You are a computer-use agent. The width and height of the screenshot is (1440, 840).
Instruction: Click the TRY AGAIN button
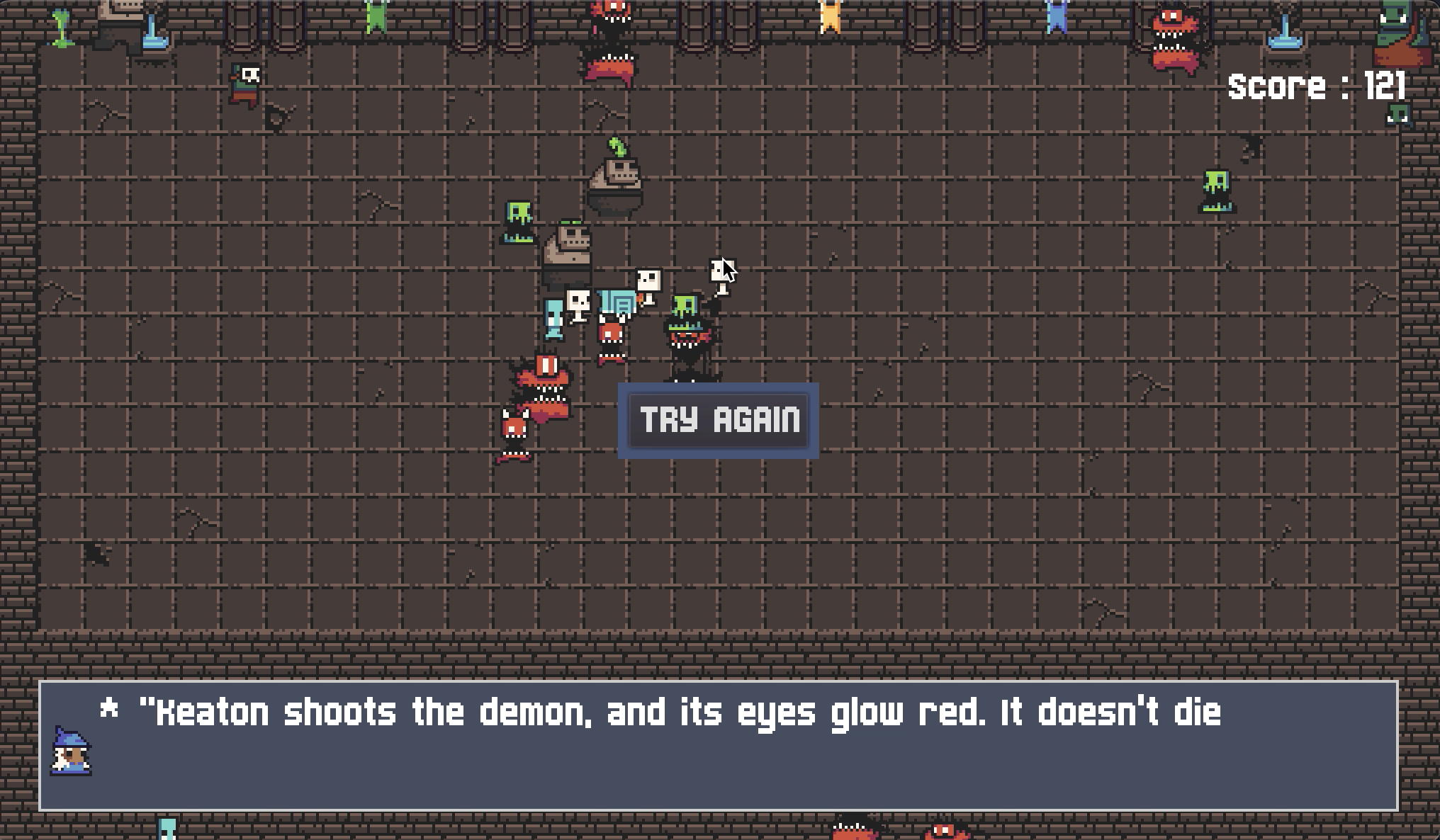tap(719, 420)
